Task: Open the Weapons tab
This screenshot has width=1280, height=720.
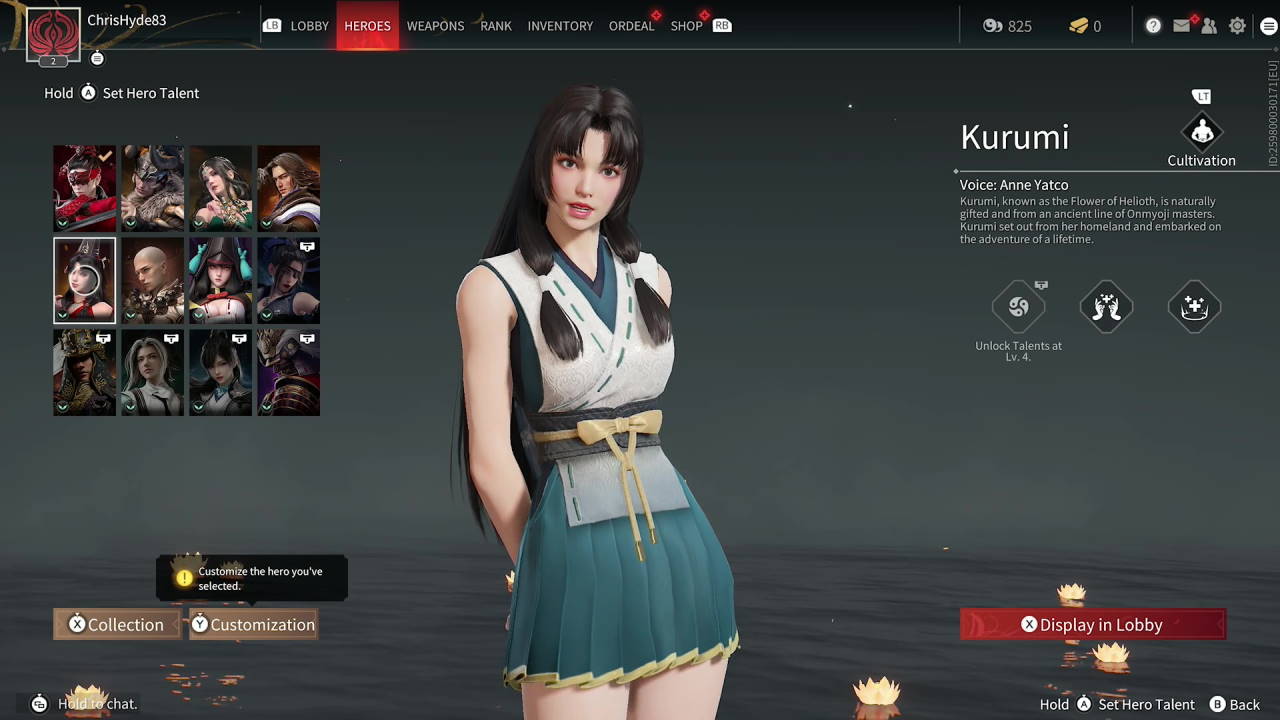Action: coord(435,26)
